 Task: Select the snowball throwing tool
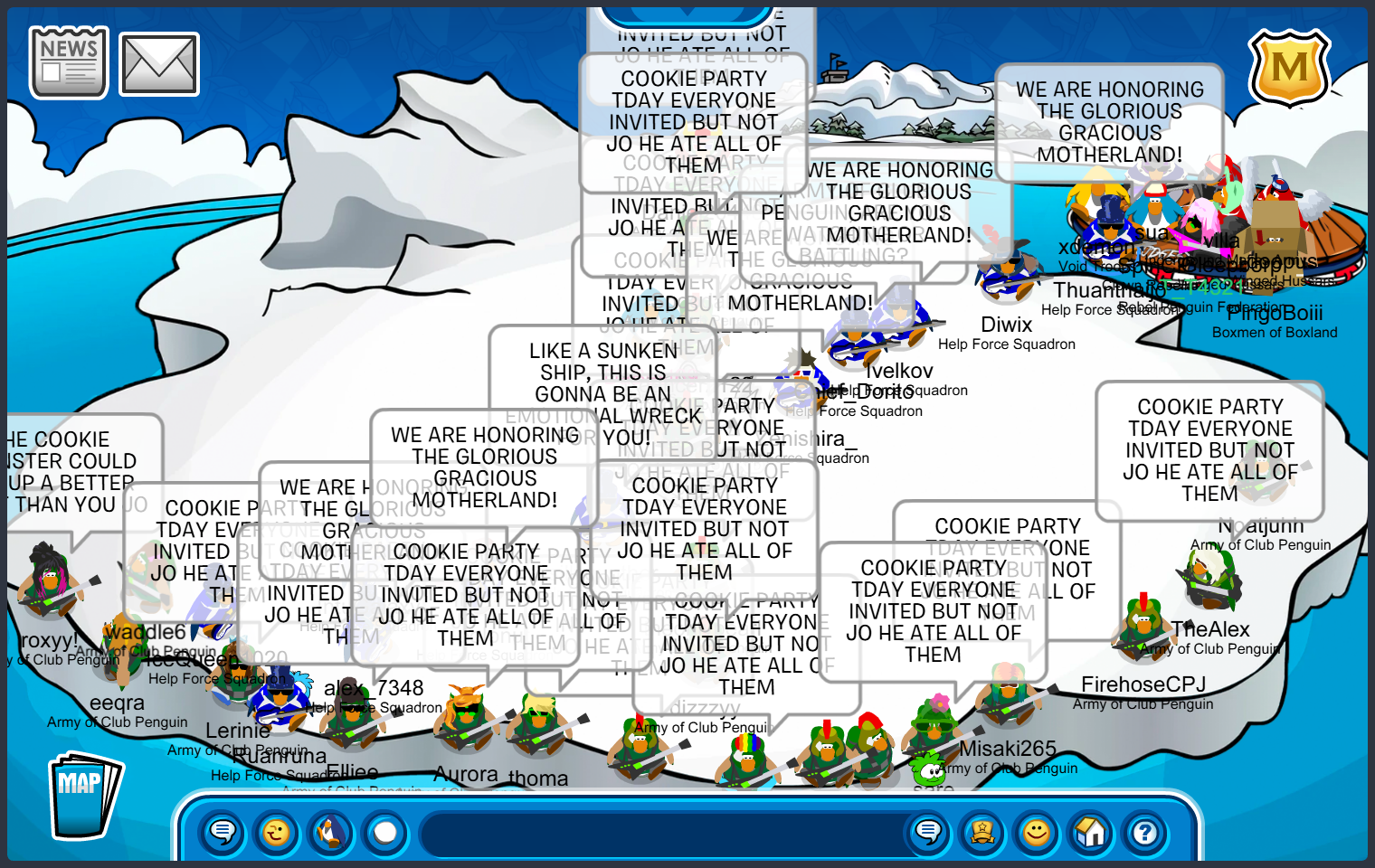385,834
